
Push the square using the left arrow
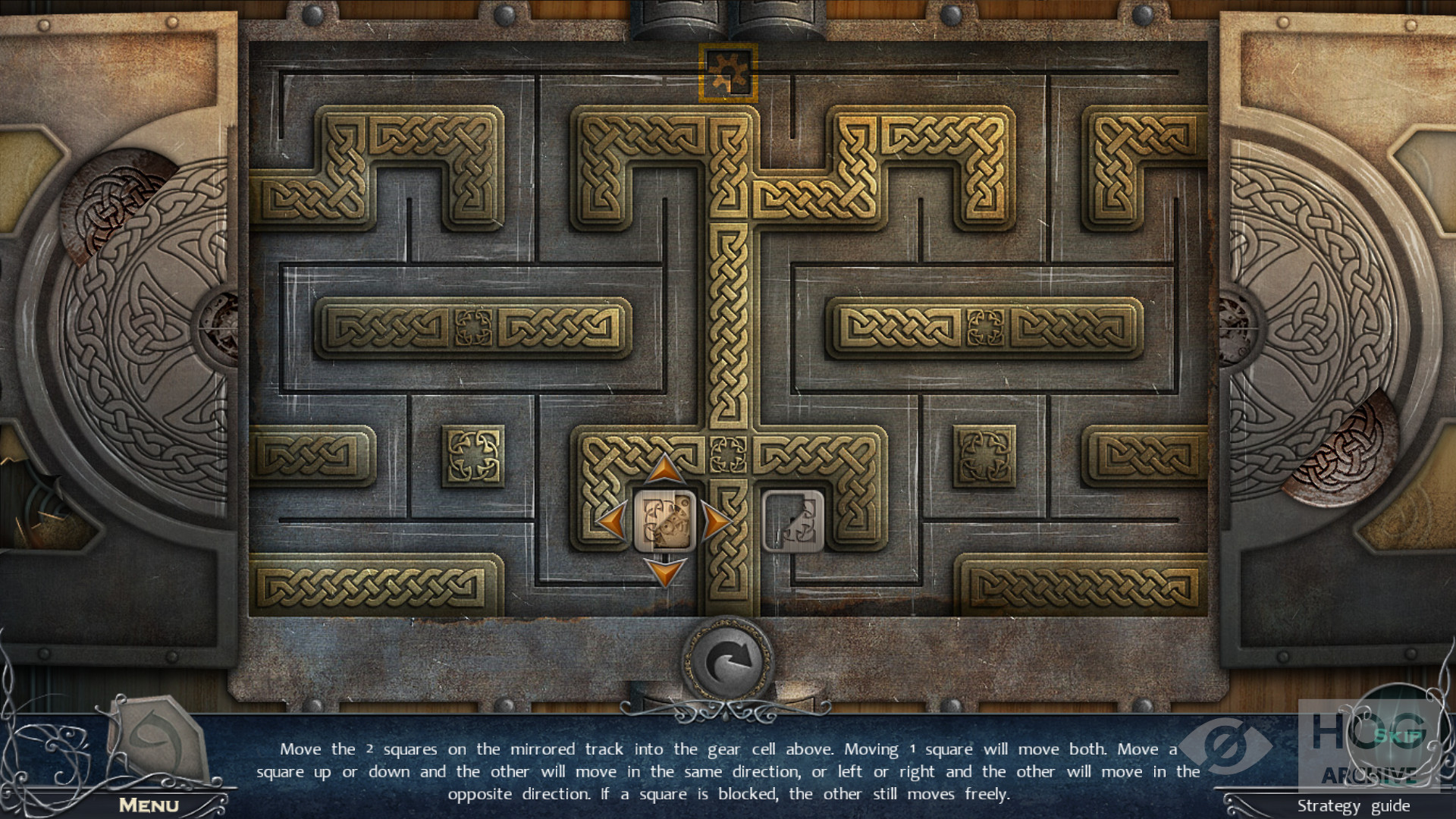pyautogui.click(x=612, y=521)
